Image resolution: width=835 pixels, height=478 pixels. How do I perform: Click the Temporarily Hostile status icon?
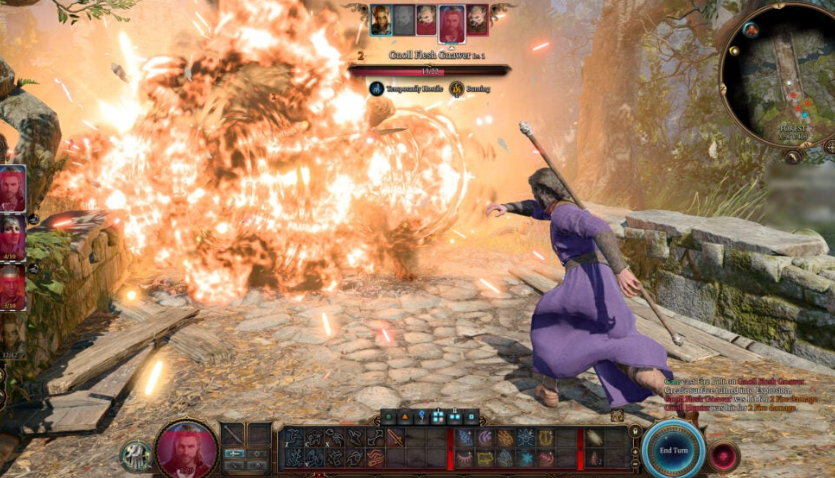376,89
